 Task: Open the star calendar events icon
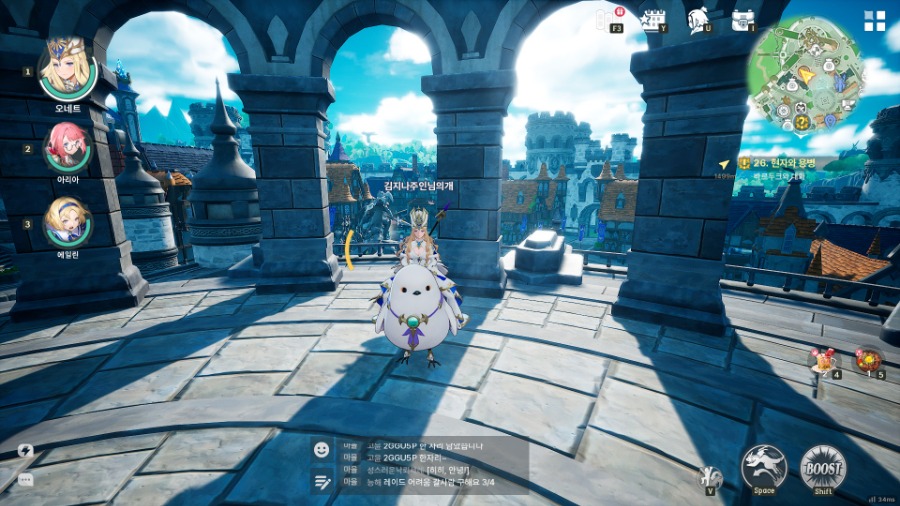[x=653, y=19]
